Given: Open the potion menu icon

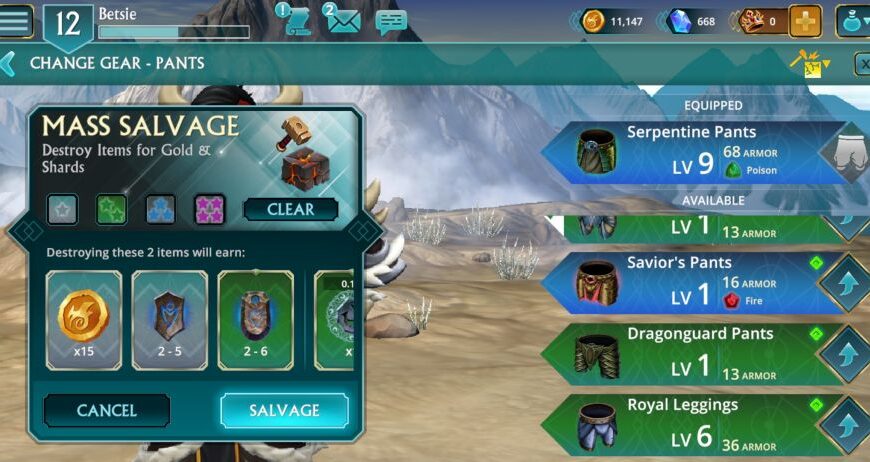Looking at the screenshot, I should click(x=853, y=21).
